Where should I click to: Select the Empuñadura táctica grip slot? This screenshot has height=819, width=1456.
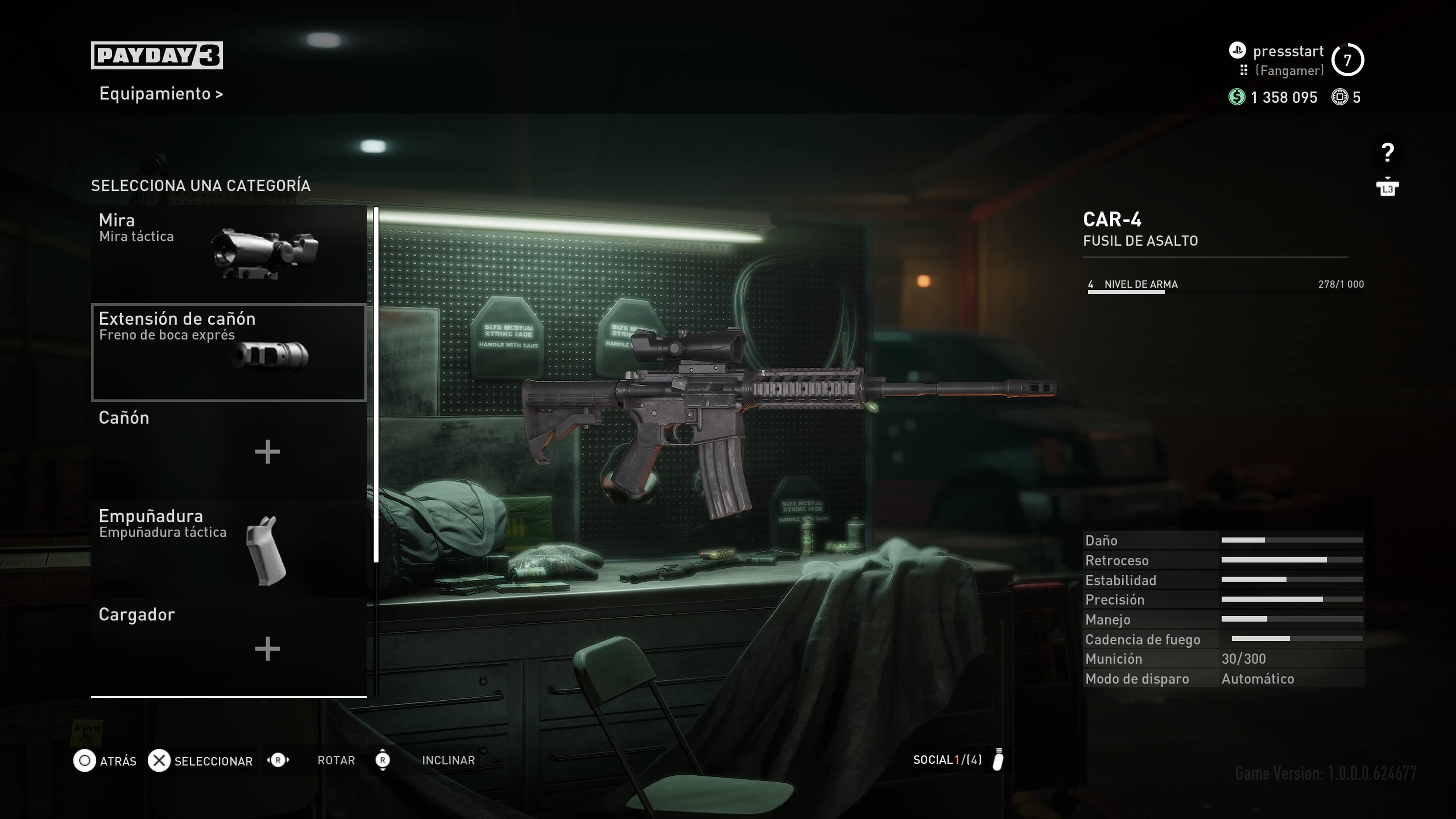(x=228, y=549)
